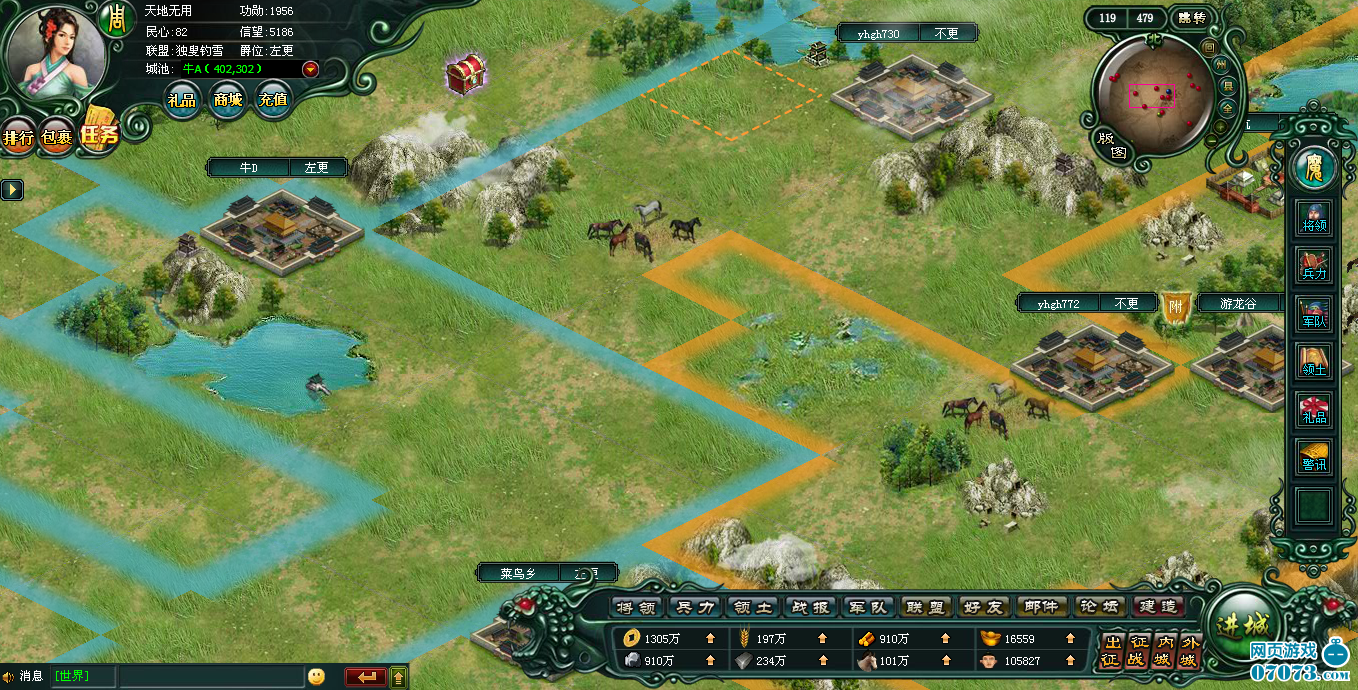Click the round 进城 enter city button
Image resolution: width=1358 pixels, height=690 pixels.
pos(1243,624)
